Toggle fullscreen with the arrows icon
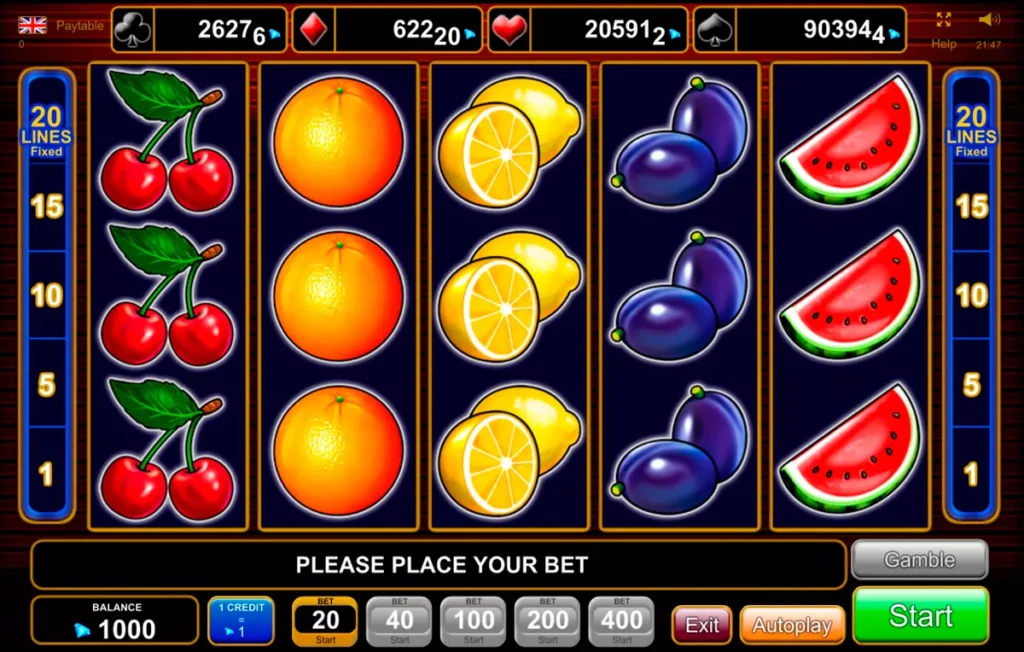The width and height of the screenshot is (1024, 652). (944, 19)
